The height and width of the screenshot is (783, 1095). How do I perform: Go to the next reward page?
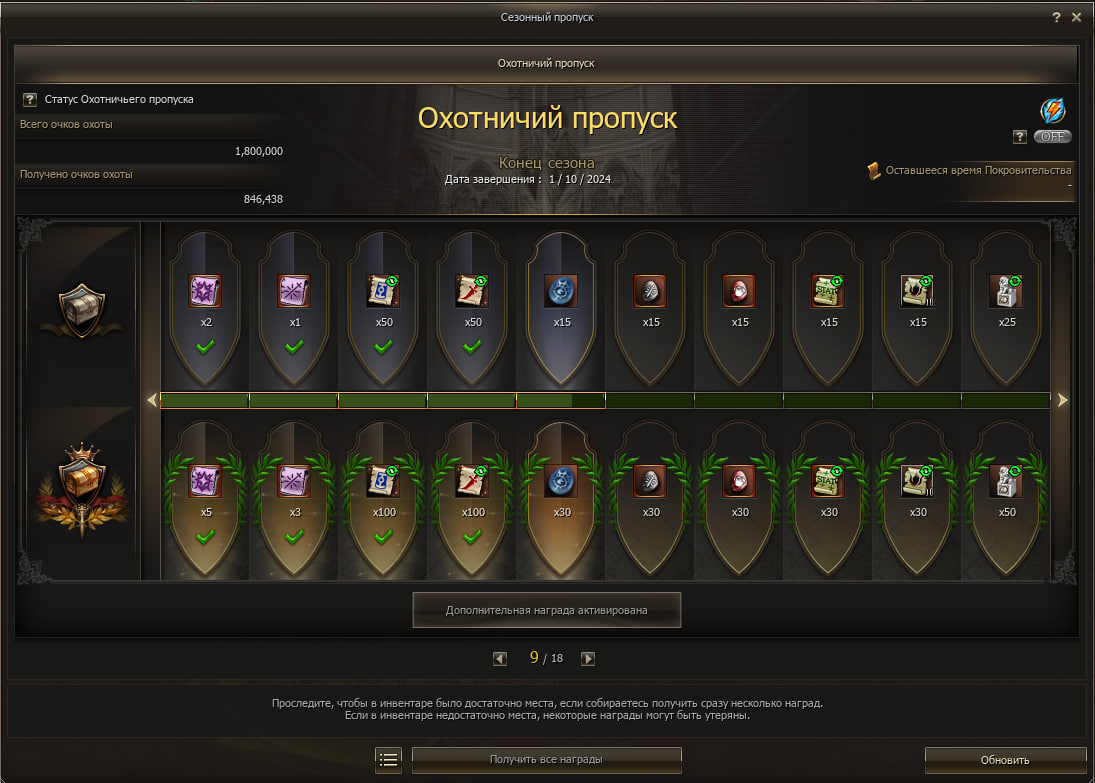[x=588, y=658]
